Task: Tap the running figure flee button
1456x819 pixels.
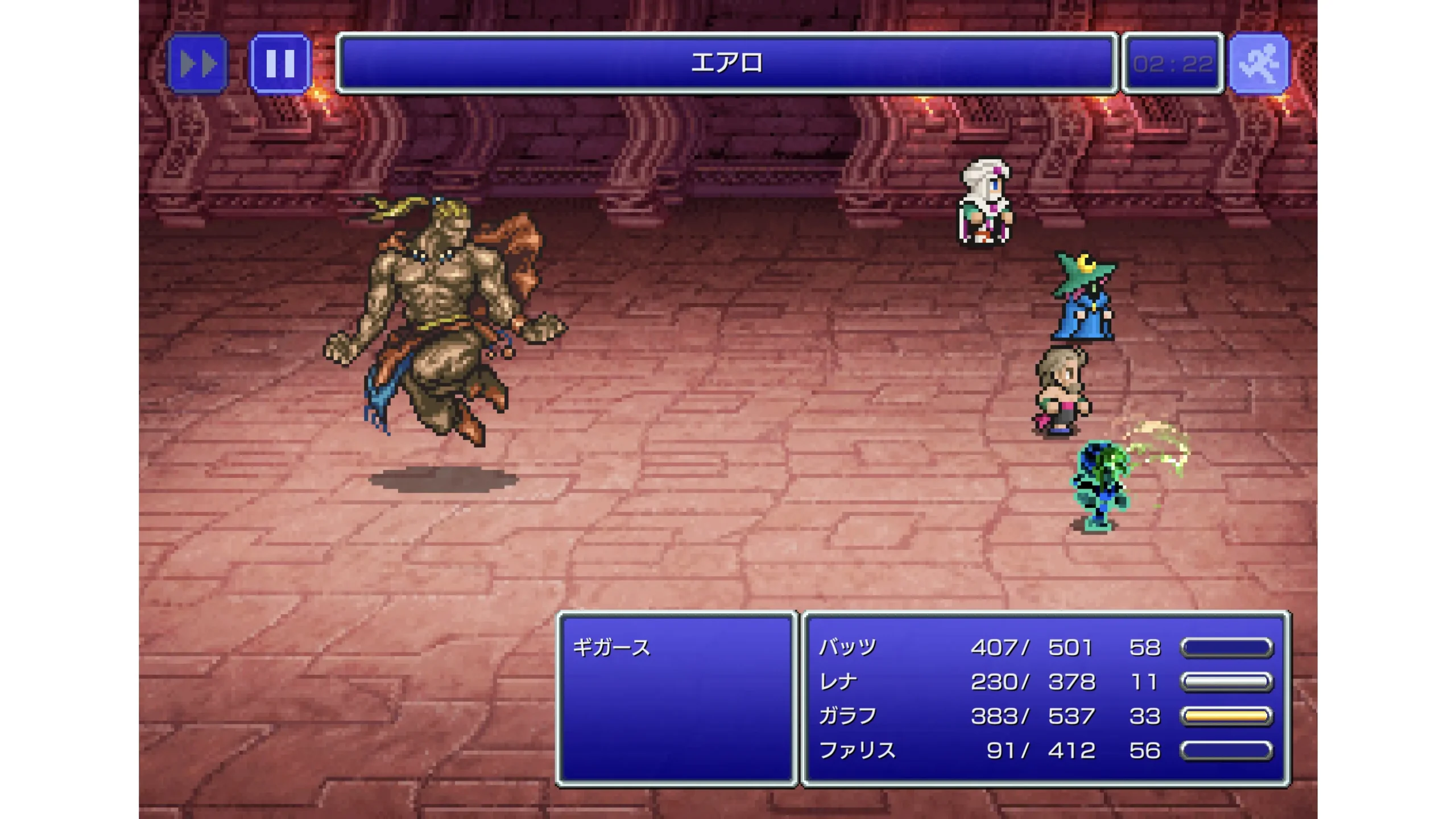Action: [x=1259, y=63]
